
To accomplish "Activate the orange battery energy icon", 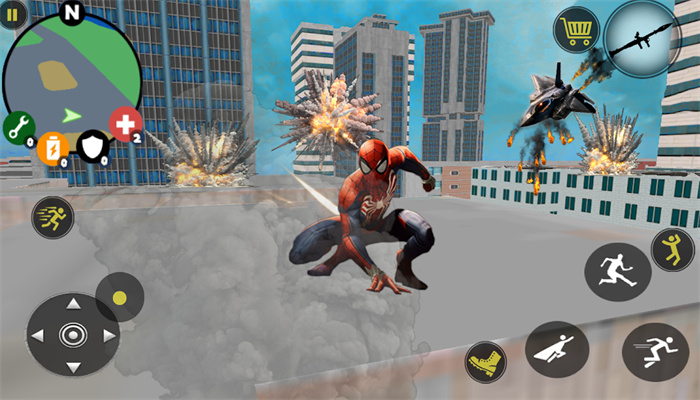I will point(52,149).
